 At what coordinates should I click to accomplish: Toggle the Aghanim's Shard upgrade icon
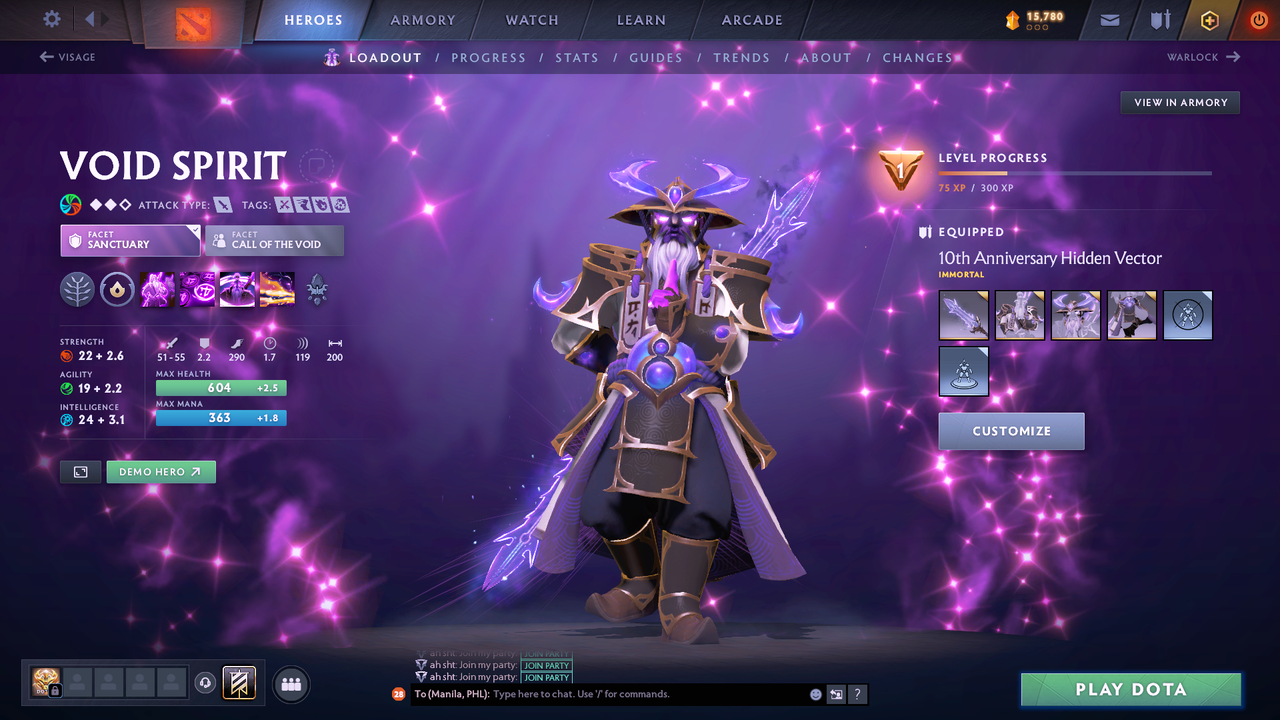click(117, 289)
